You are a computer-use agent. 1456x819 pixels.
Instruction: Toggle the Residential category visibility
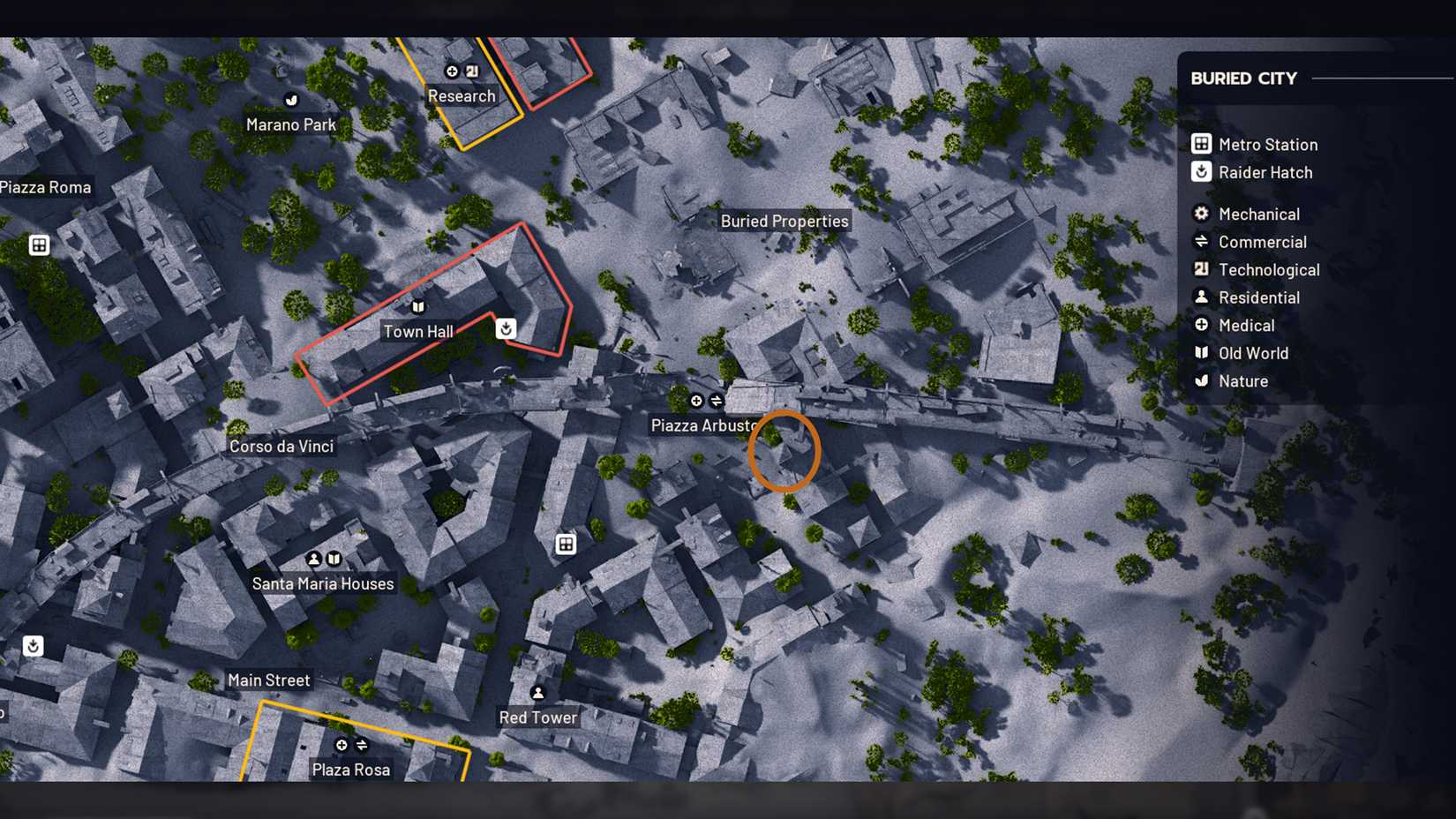pos(1200,297)
